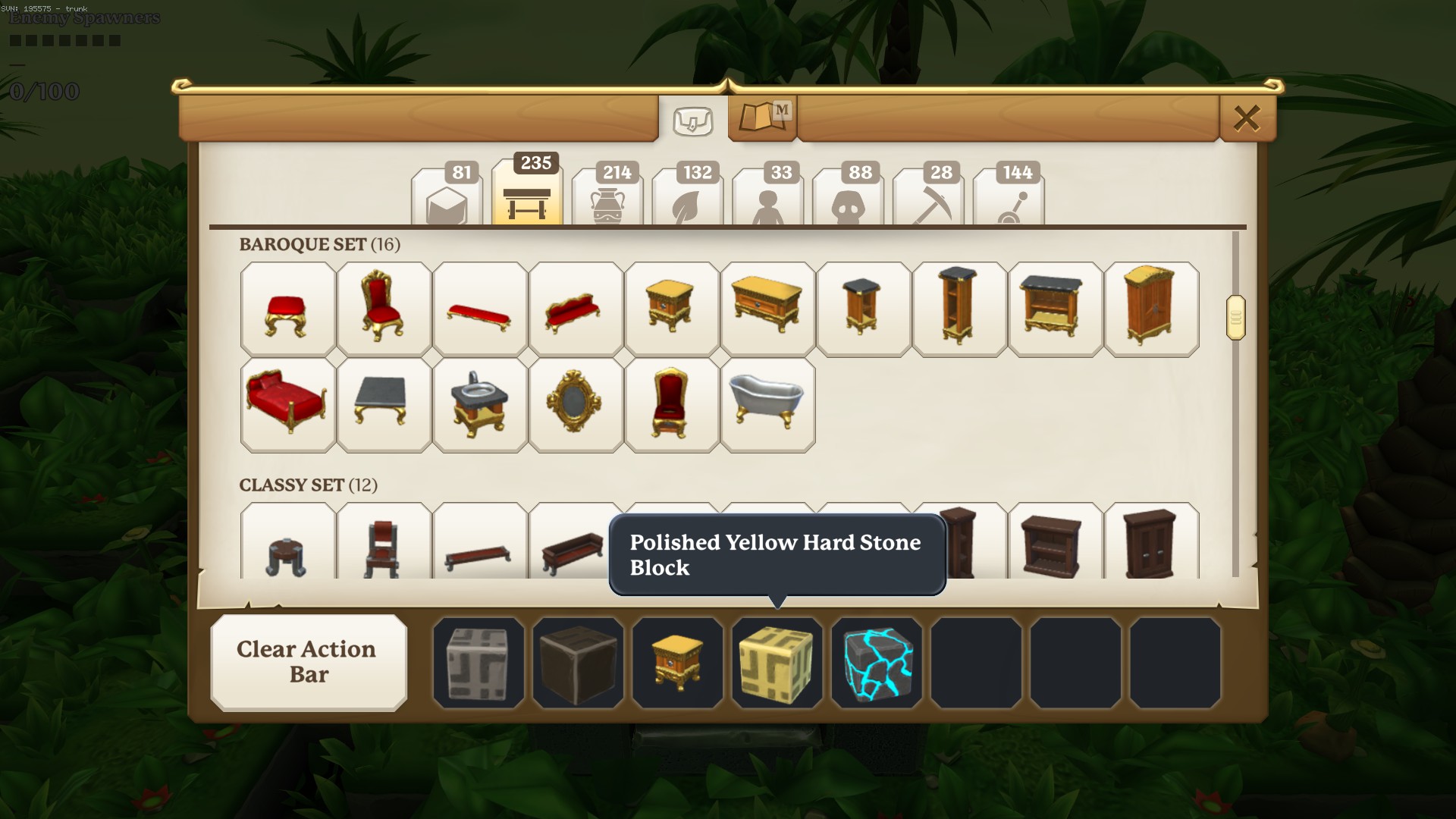Open the leaf plants category tab (132)
The image size is (1456, 819).
[x=688, y=199]
